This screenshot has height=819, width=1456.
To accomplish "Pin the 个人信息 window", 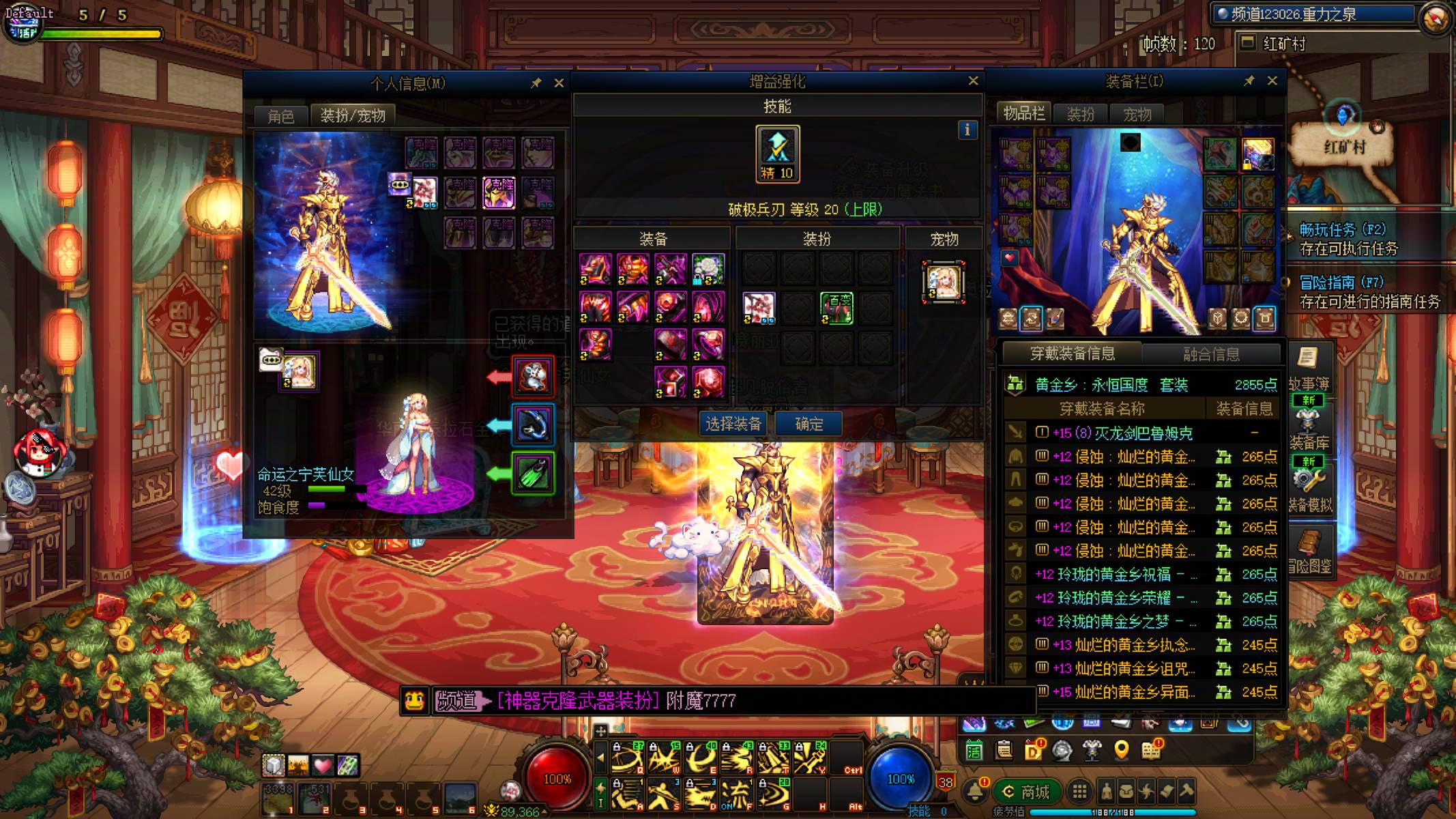I will tap(536, 83).
